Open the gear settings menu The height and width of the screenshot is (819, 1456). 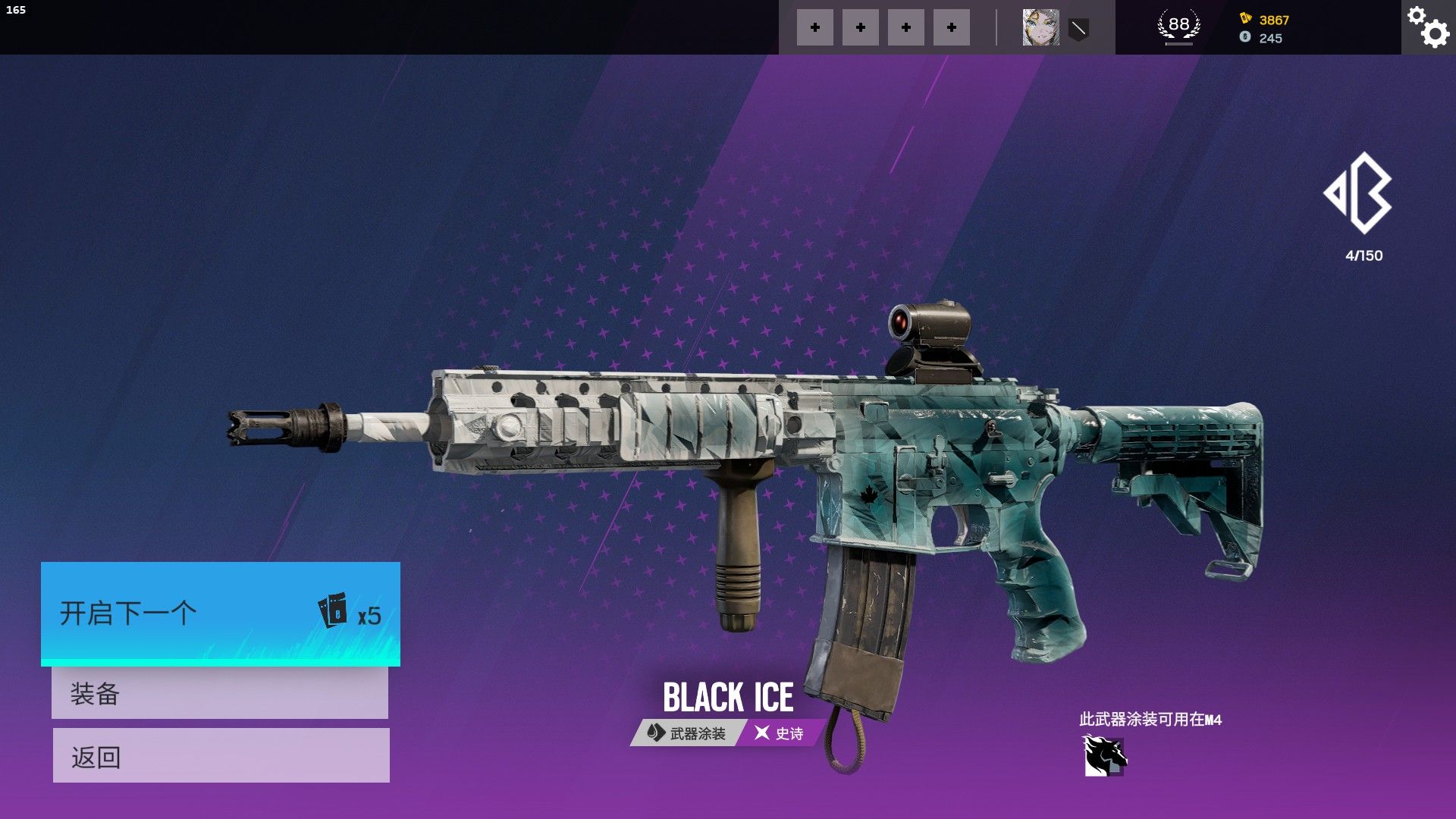(1428, 27)
